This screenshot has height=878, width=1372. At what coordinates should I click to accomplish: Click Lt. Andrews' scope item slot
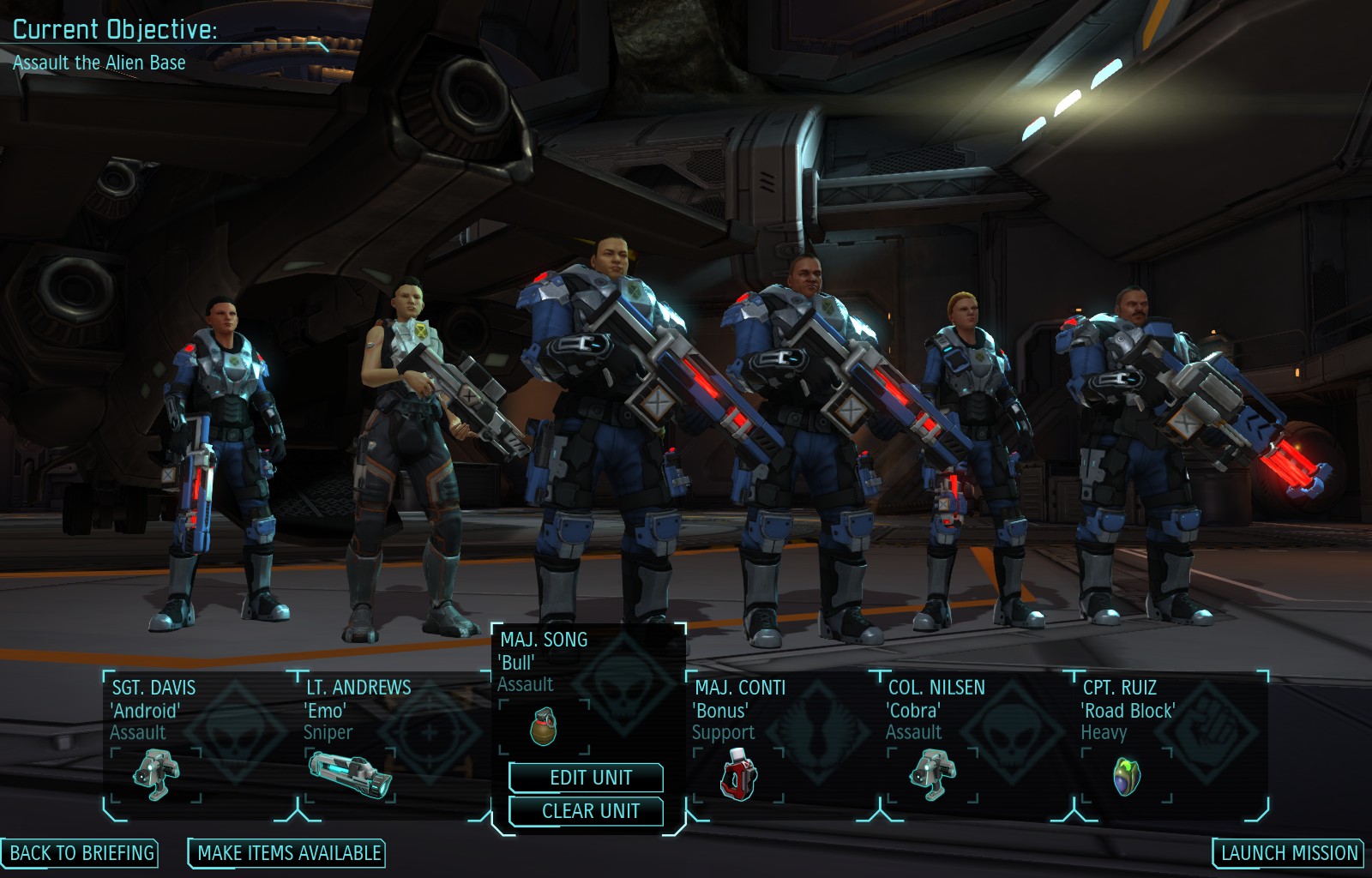(x=350, y=773)
